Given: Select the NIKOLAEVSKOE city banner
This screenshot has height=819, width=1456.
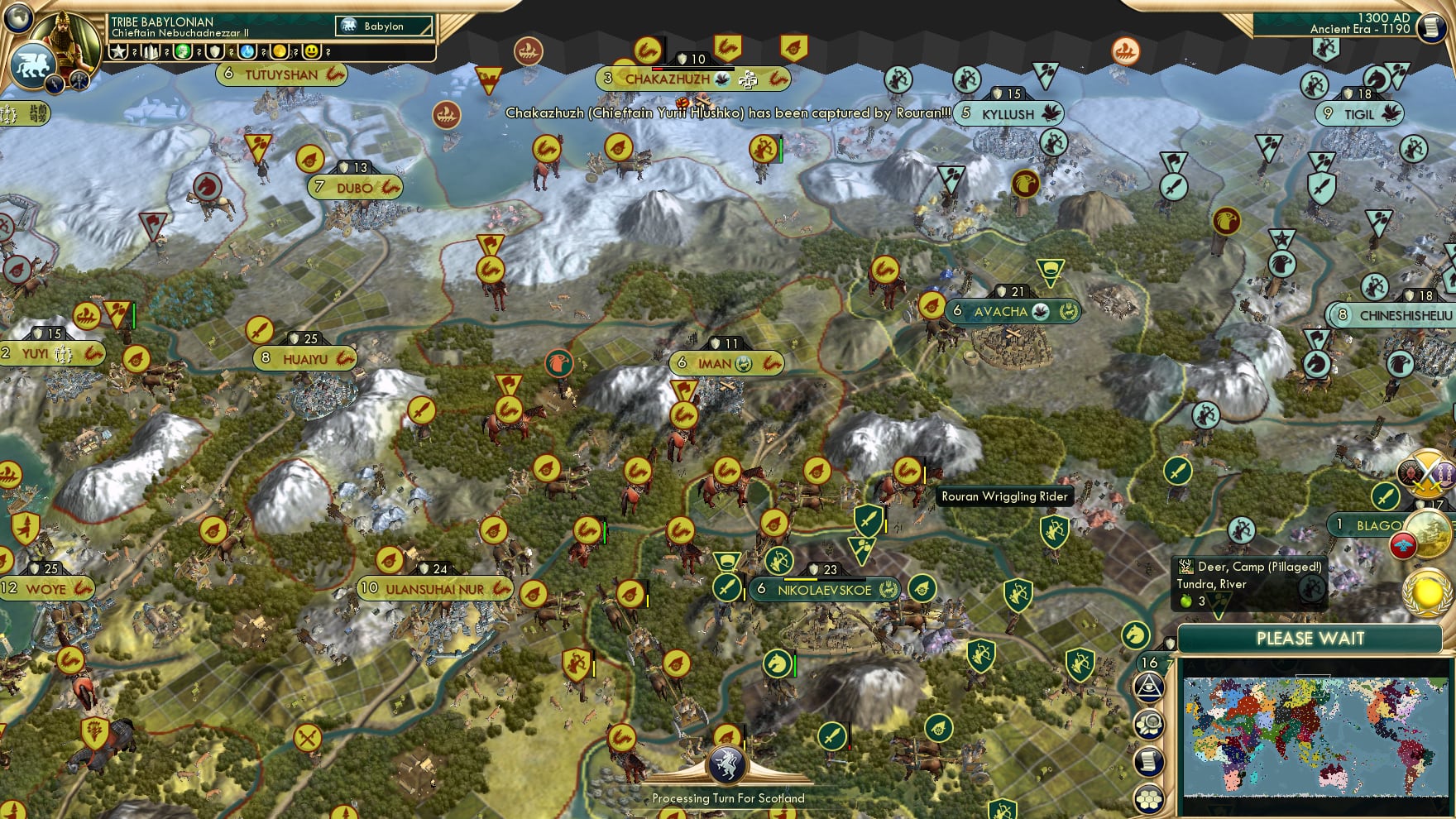Looking at the screenshot, I should [x=824, y=590].
